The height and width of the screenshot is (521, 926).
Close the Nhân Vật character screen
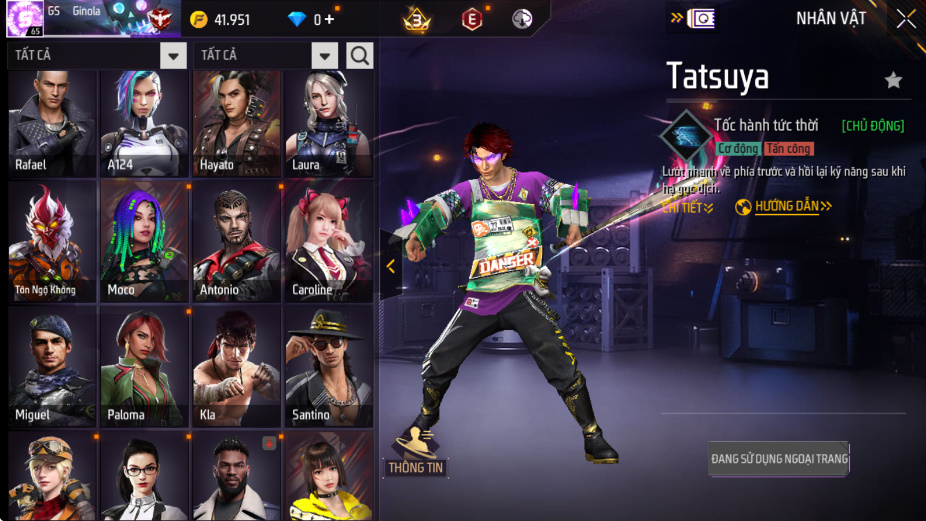tap(906, 19)
